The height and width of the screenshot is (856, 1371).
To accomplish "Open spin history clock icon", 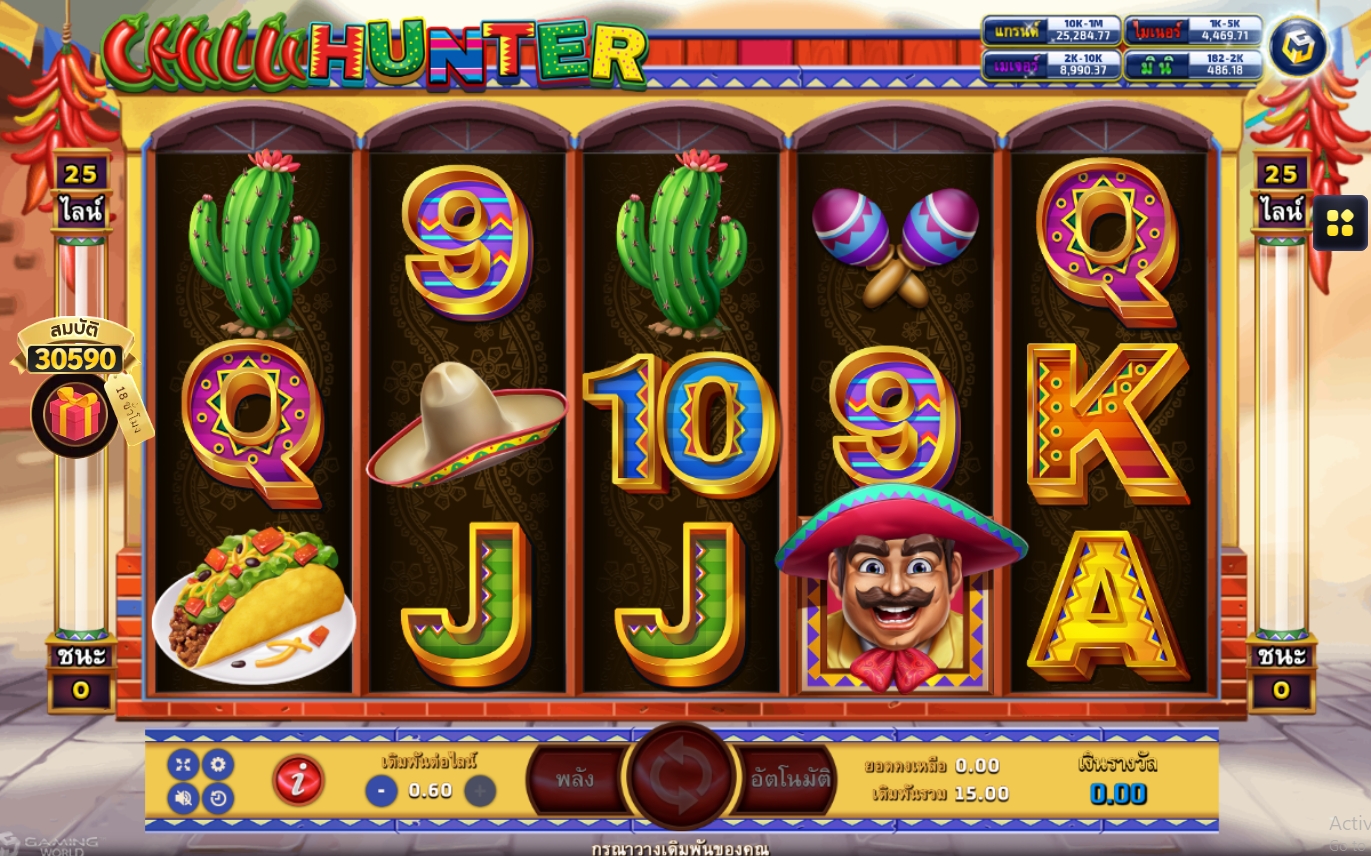I will [218, 797].
